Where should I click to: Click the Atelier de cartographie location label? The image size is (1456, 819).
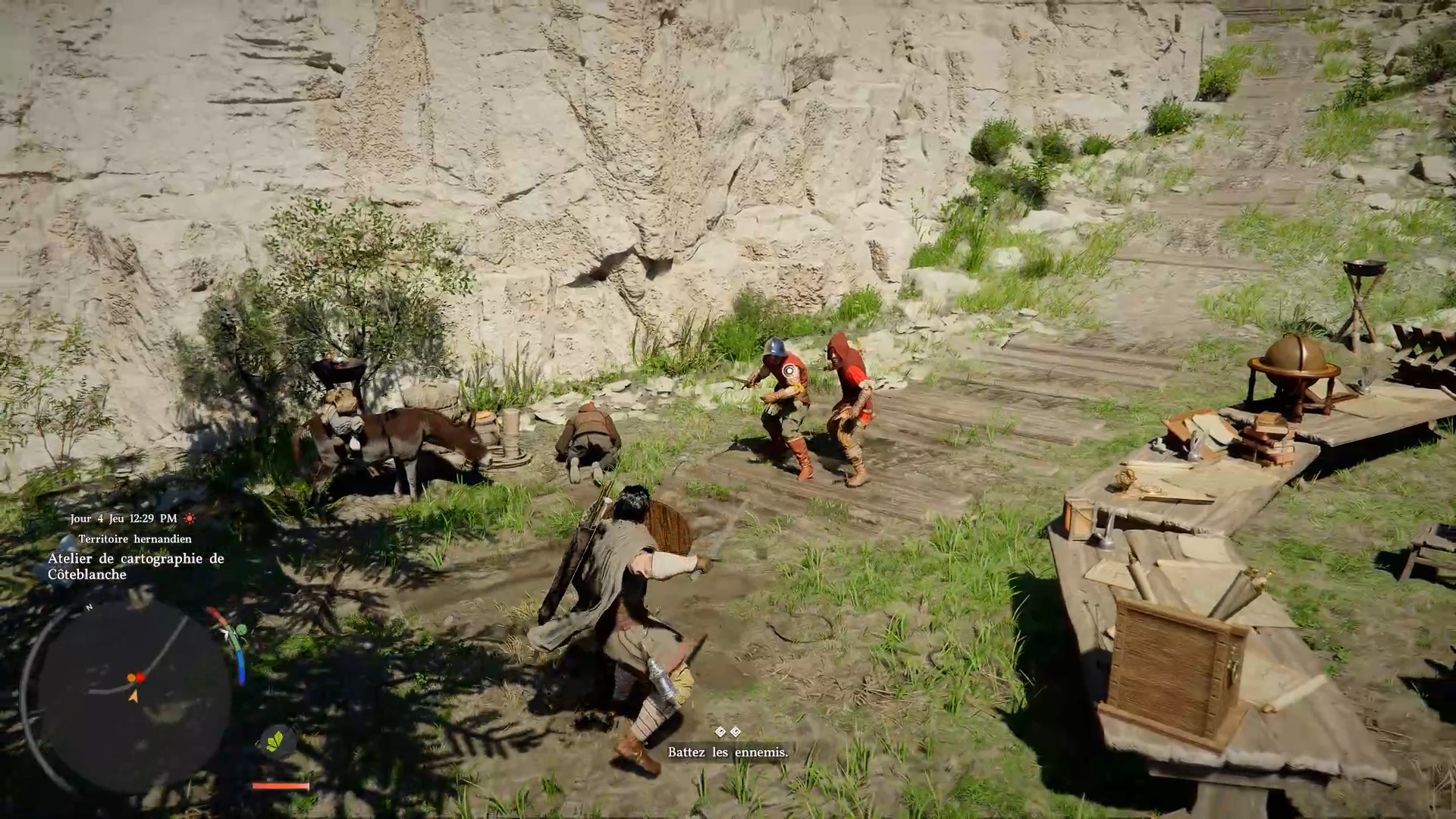click(x=136, y=566)
